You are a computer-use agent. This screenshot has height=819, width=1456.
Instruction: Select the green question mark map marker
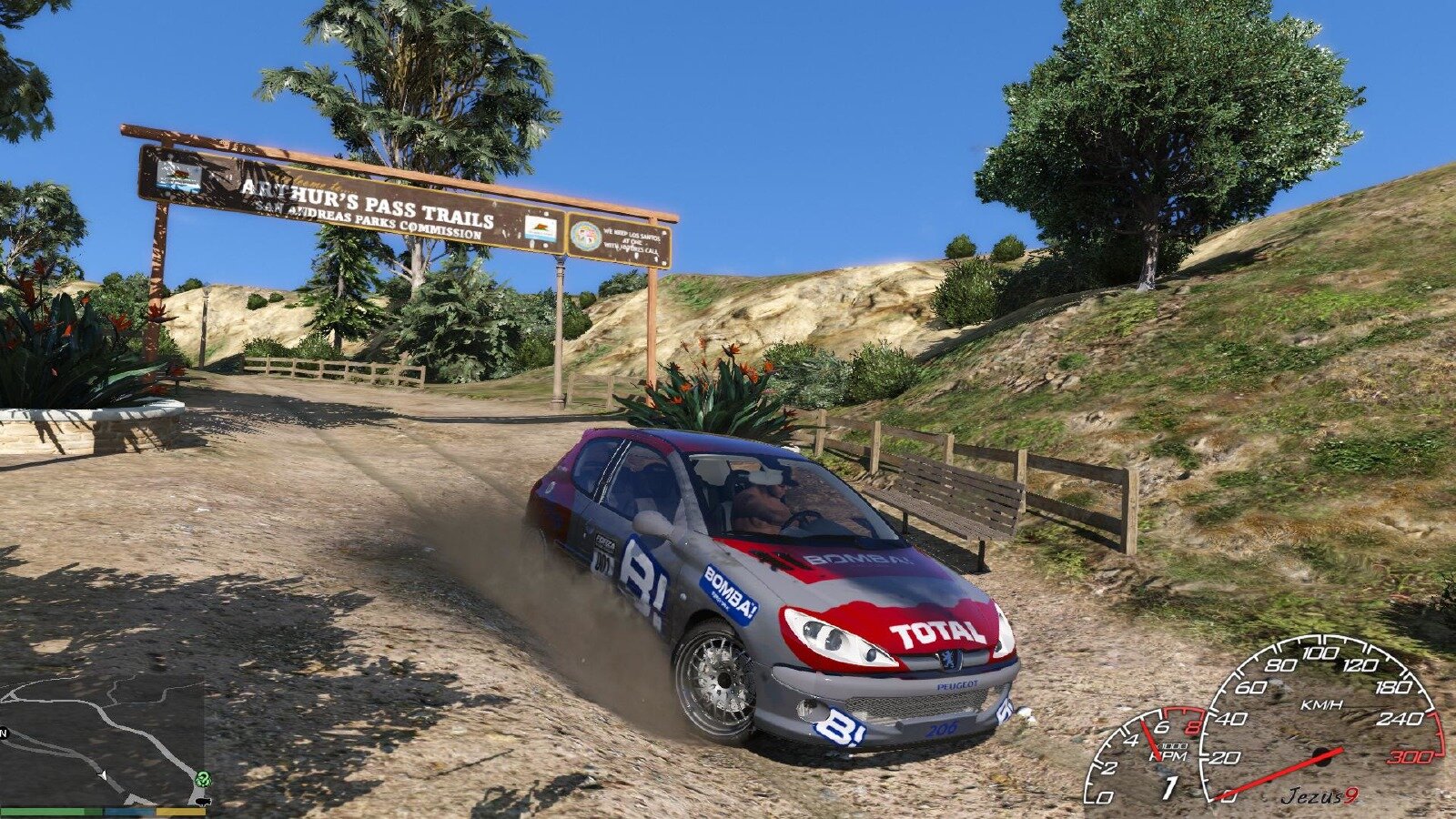(202, 779)
